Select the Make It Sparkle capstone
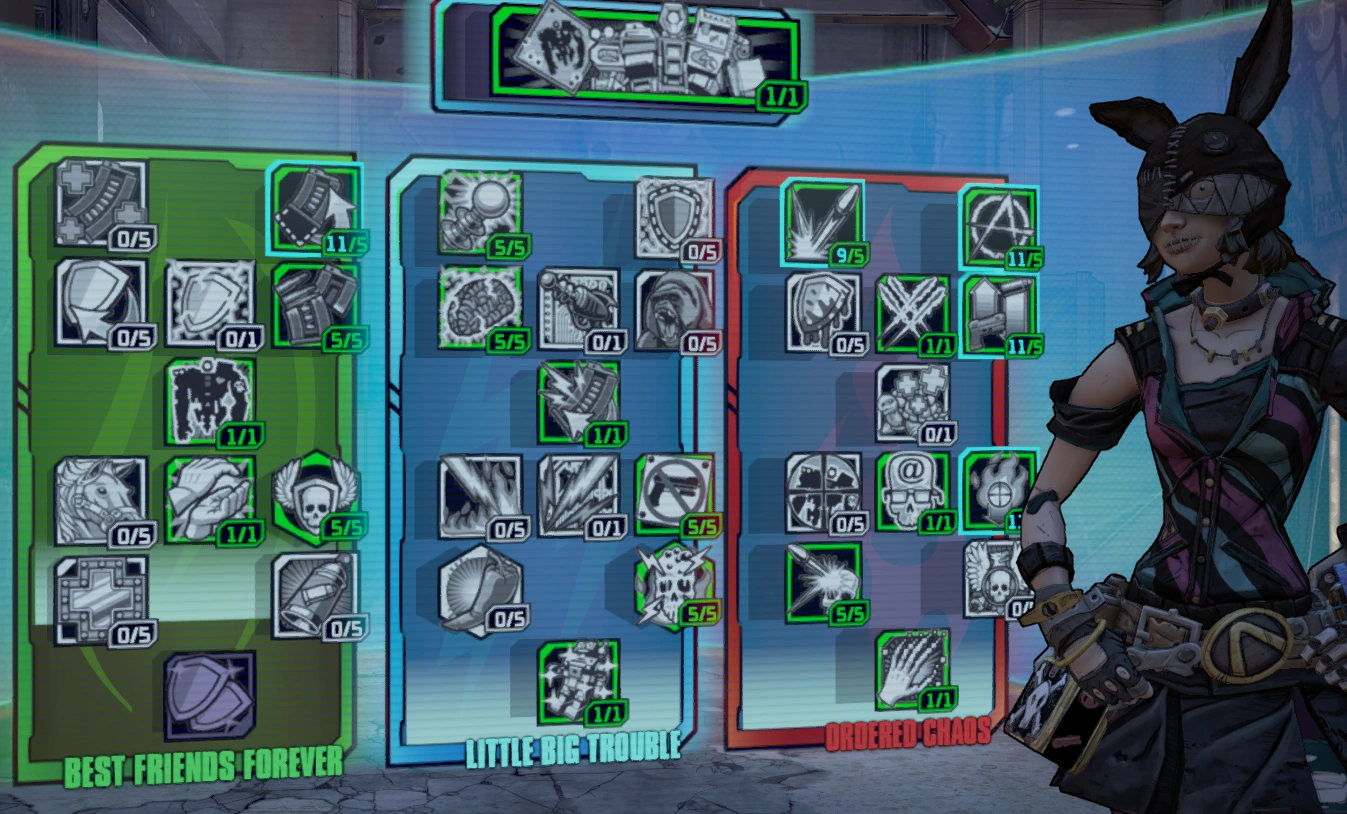The height and width of the screenshot is (814, 1347). coord(580,682)
